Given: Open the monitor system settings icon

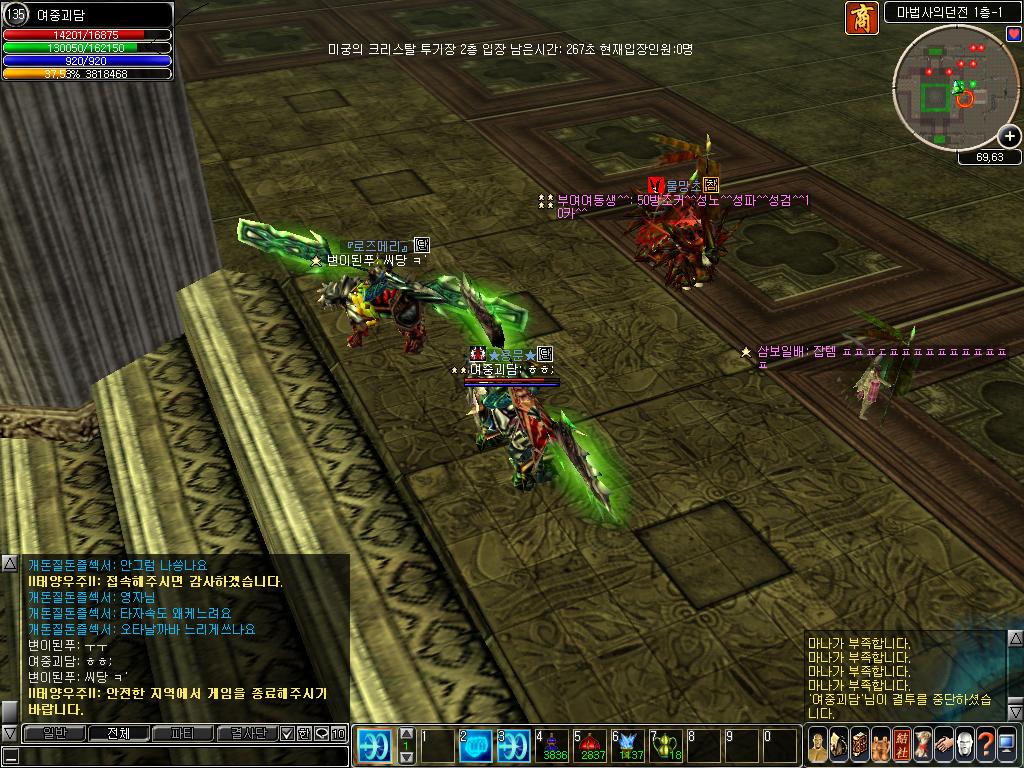Looking at the screenshot, I should pos(1009,746).
